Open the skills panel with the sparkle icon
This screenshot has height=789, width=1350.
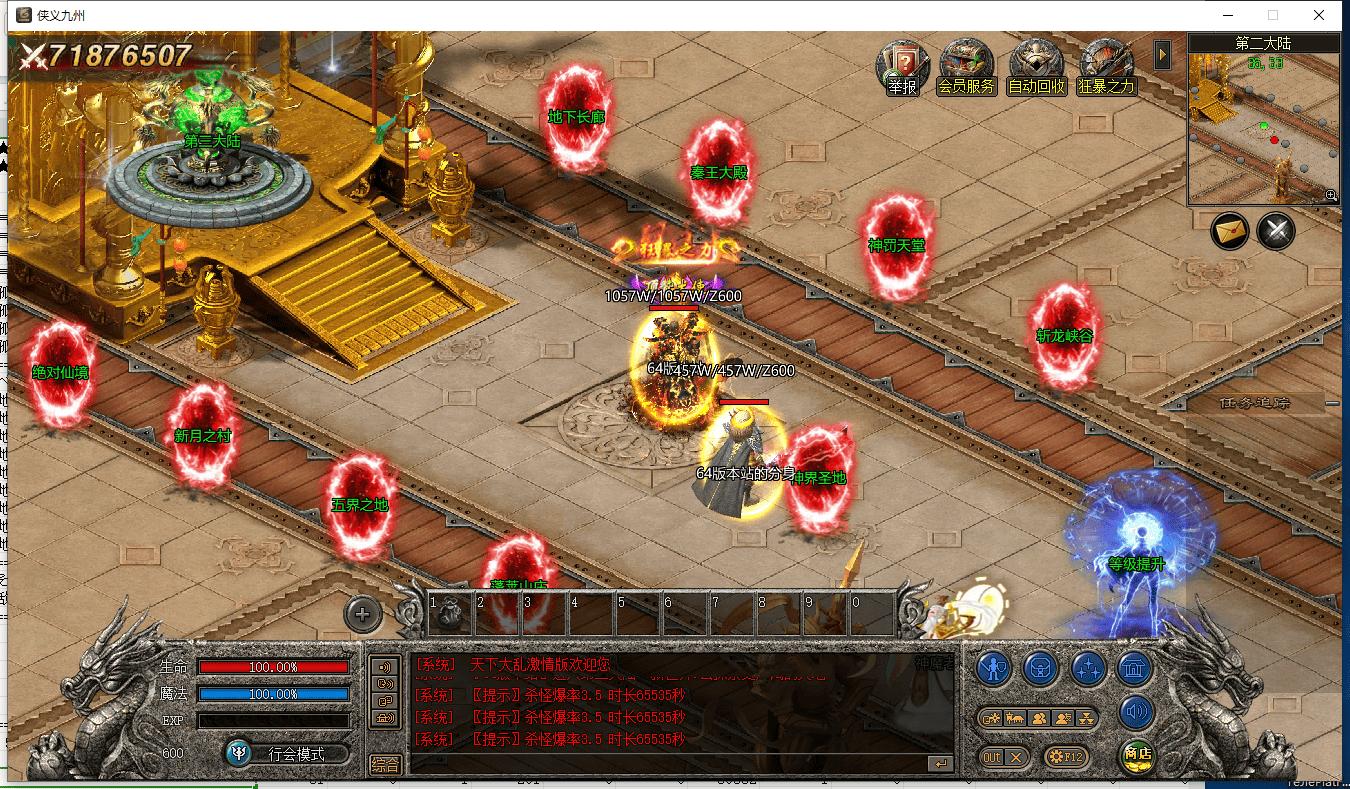click(x=1087, y=667)
